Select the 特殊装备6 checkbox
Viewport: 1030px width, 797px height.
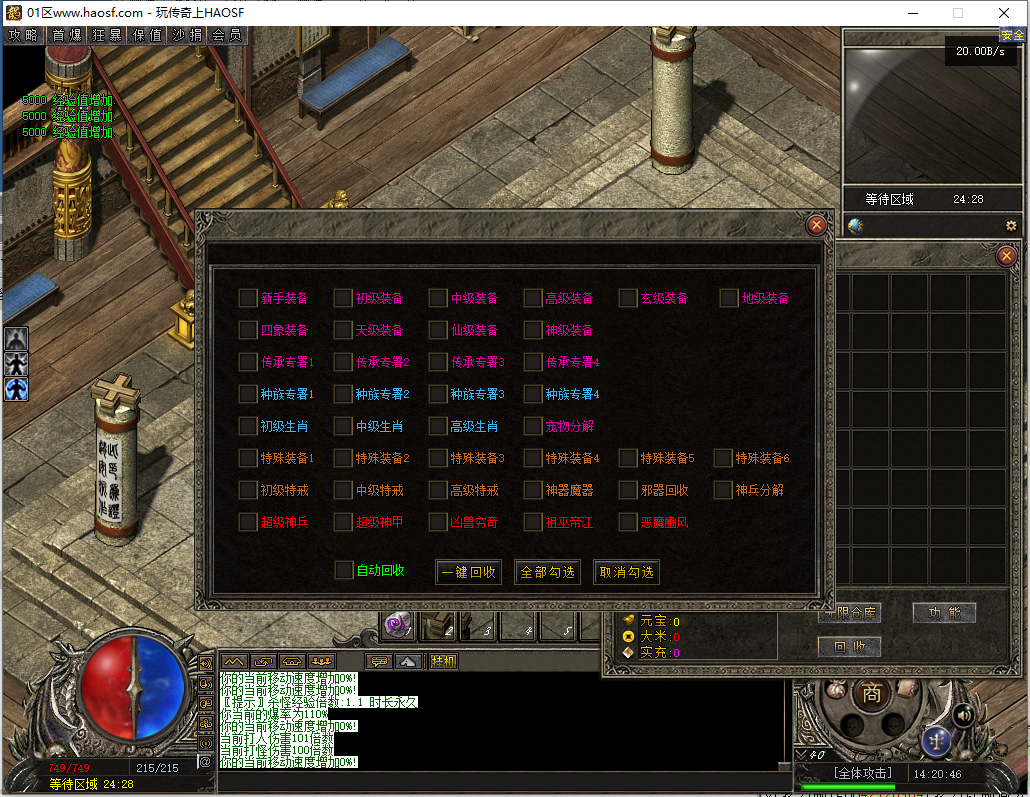coord(723,458)
